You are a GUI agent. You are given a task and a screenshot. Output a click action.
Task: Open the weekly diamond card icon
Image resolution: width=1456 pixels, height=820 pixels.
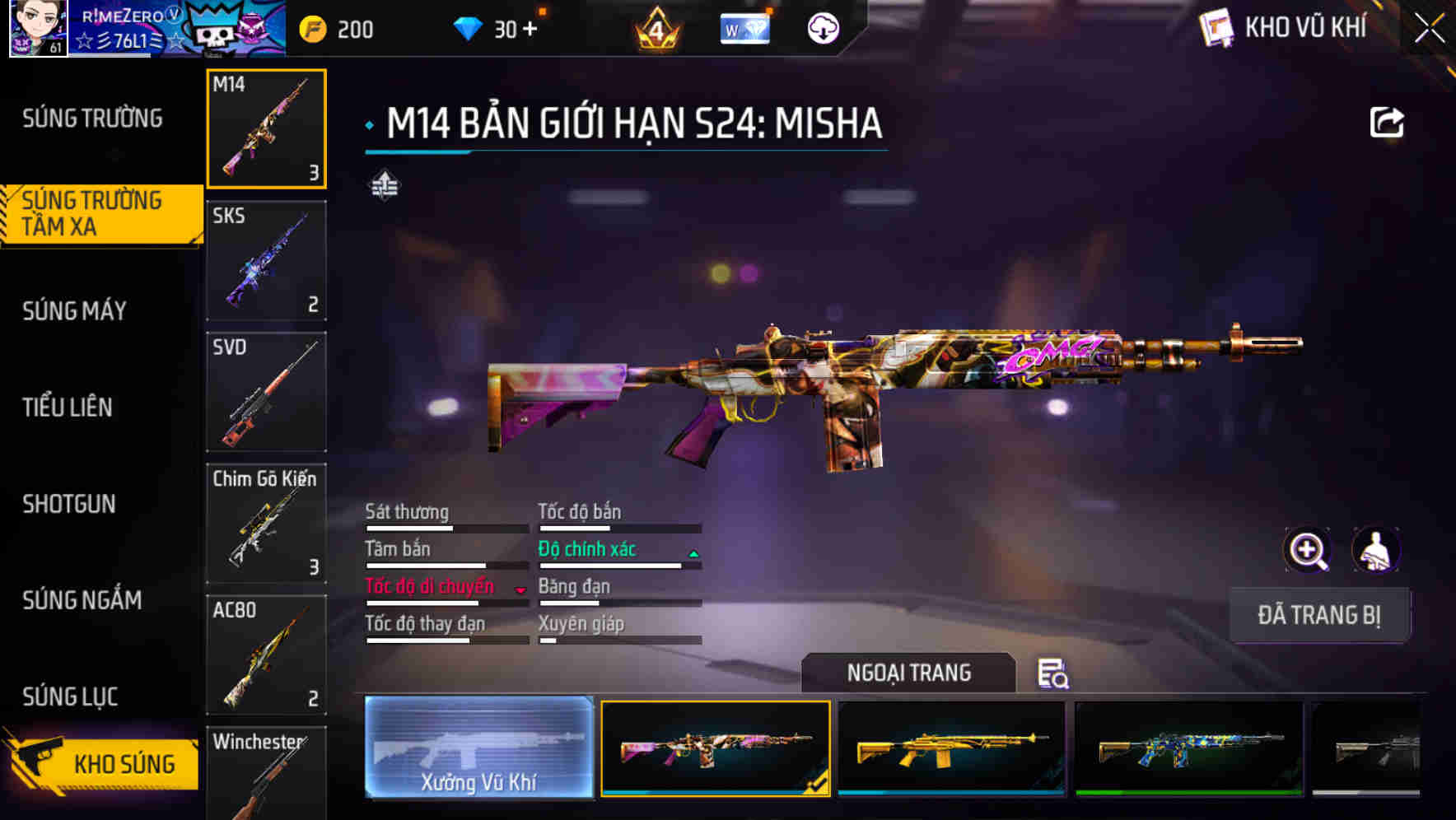(x=744, y=27)
